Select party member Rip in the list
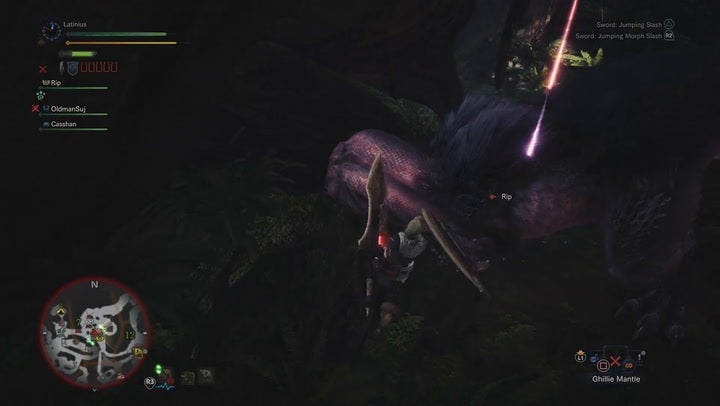Image resolution: width=720 pixels, height=406 pixels. 56,83
